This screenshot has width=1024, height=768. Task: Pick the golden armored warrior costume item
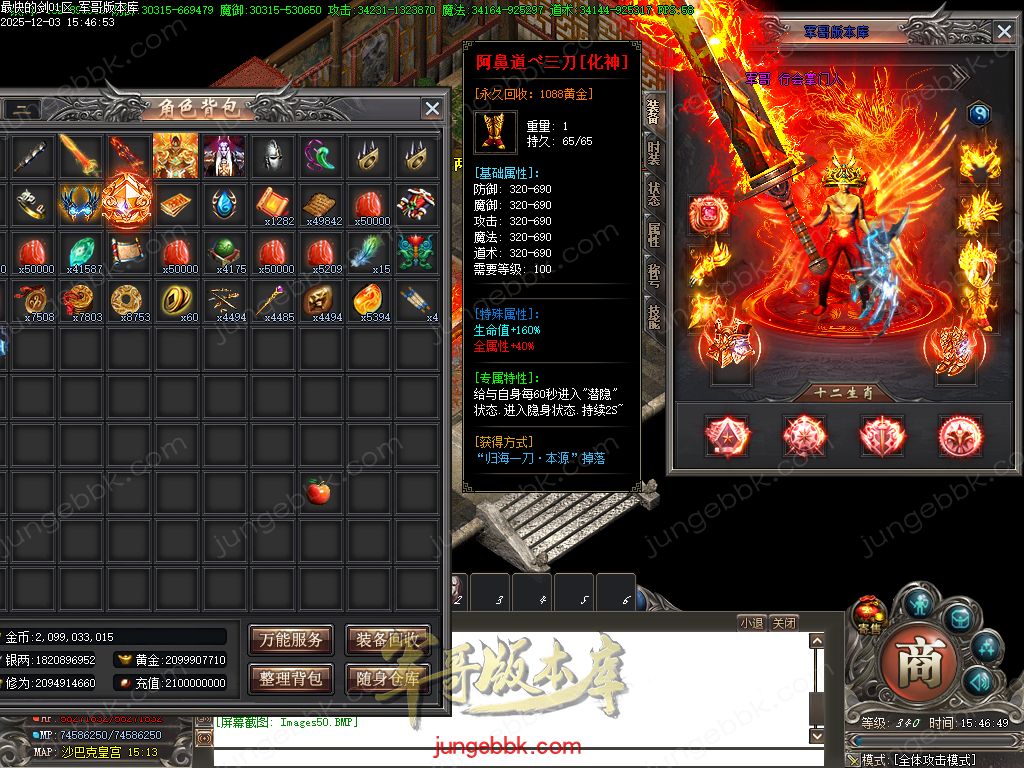point(175,156)
